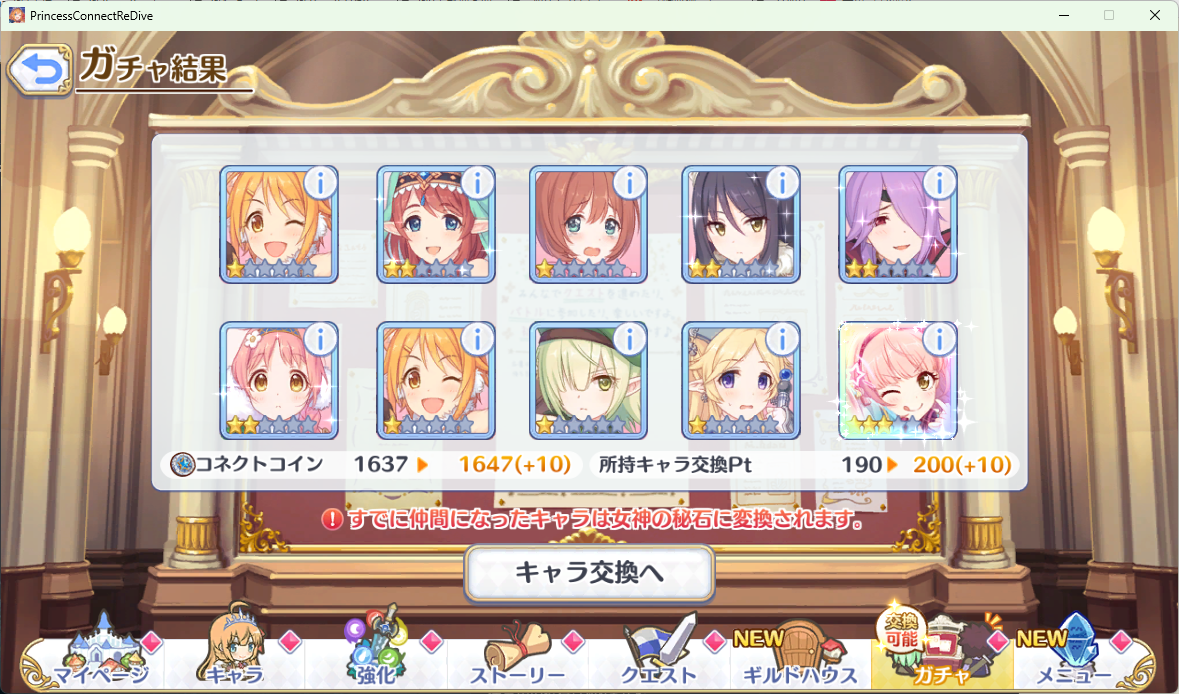This screenshot has height=694, width=1179.
Task: Show info for the purple-haired character
Action: 938,183
